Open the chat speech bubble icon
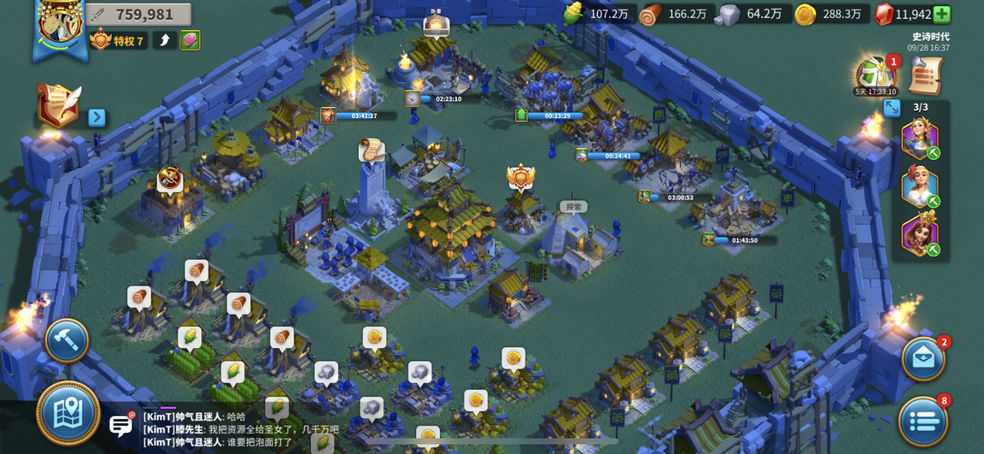Screen dimensions: 984x454 point(122,425)
